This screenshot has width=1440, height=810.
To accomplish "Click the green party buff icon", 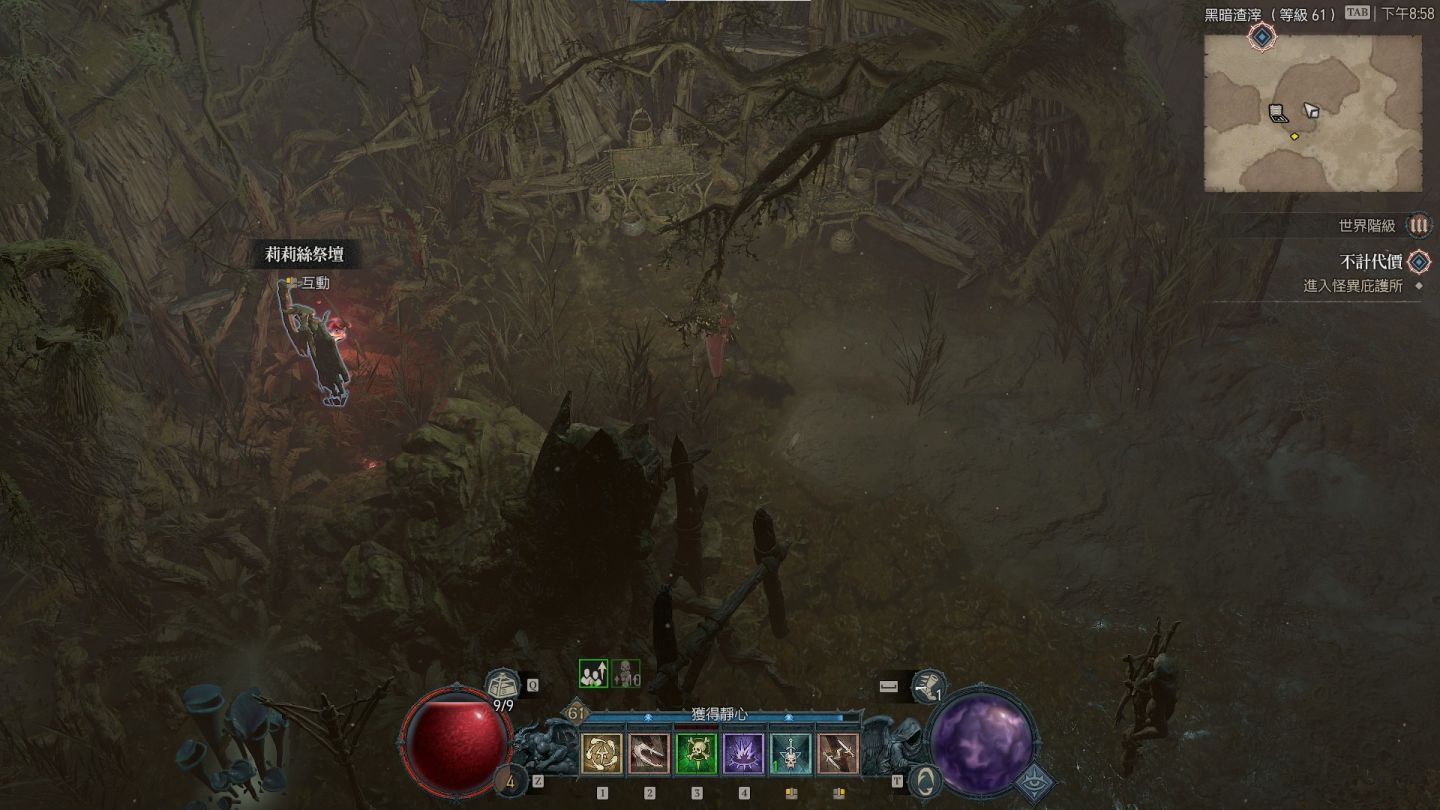I will [x=593, y=674].
